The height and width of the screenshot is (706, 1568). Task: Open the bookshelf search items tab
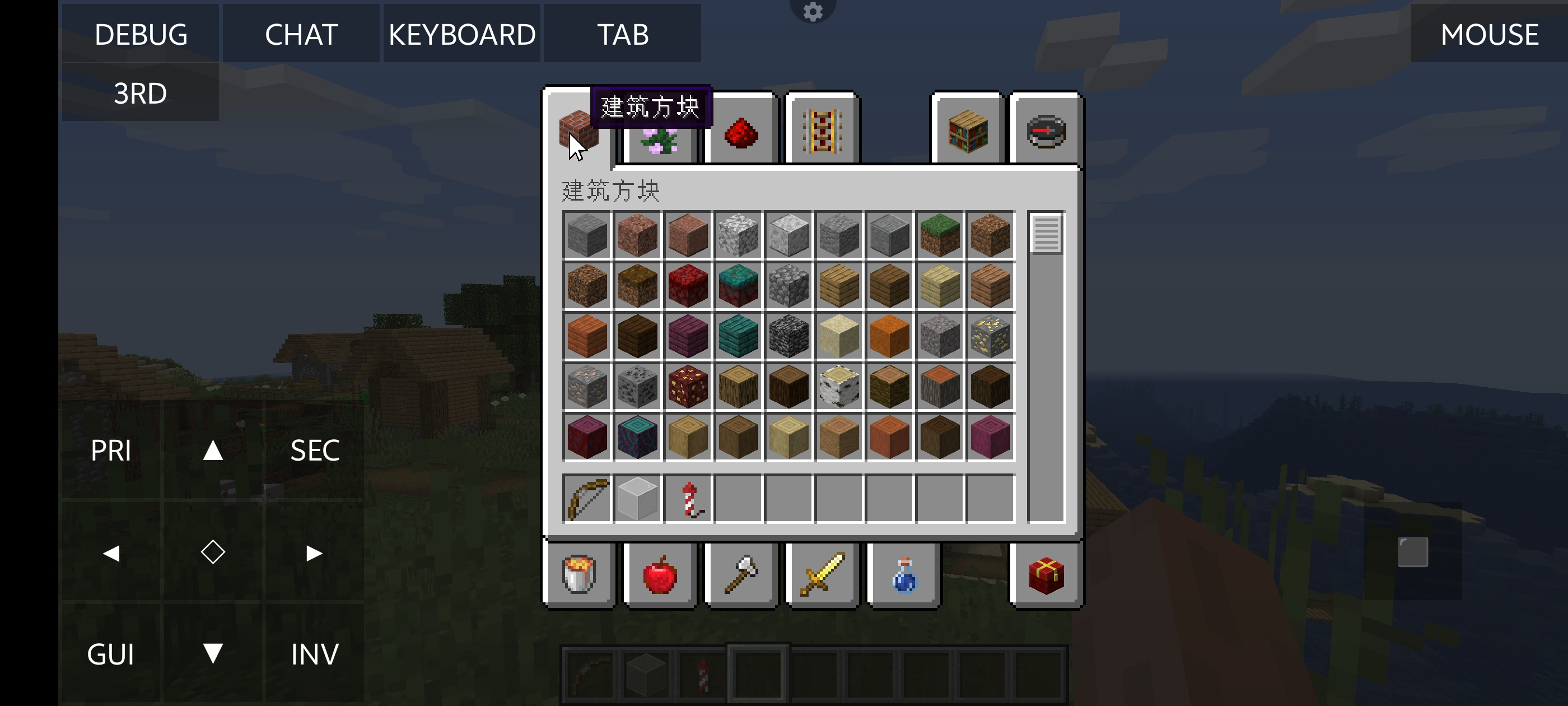[x=967, y=131]
